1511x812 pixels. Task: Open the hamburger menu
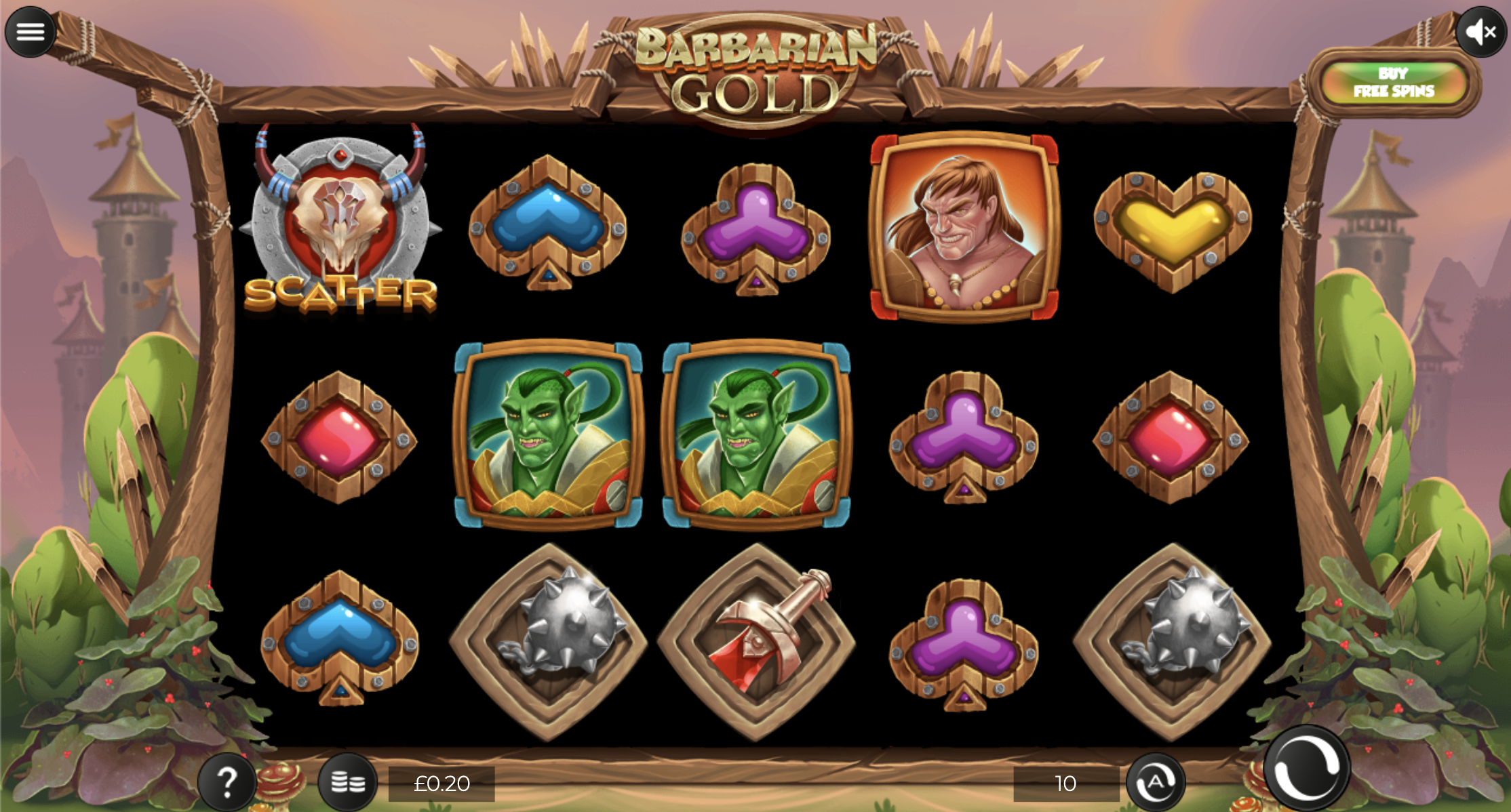click(x=30, y=32)
